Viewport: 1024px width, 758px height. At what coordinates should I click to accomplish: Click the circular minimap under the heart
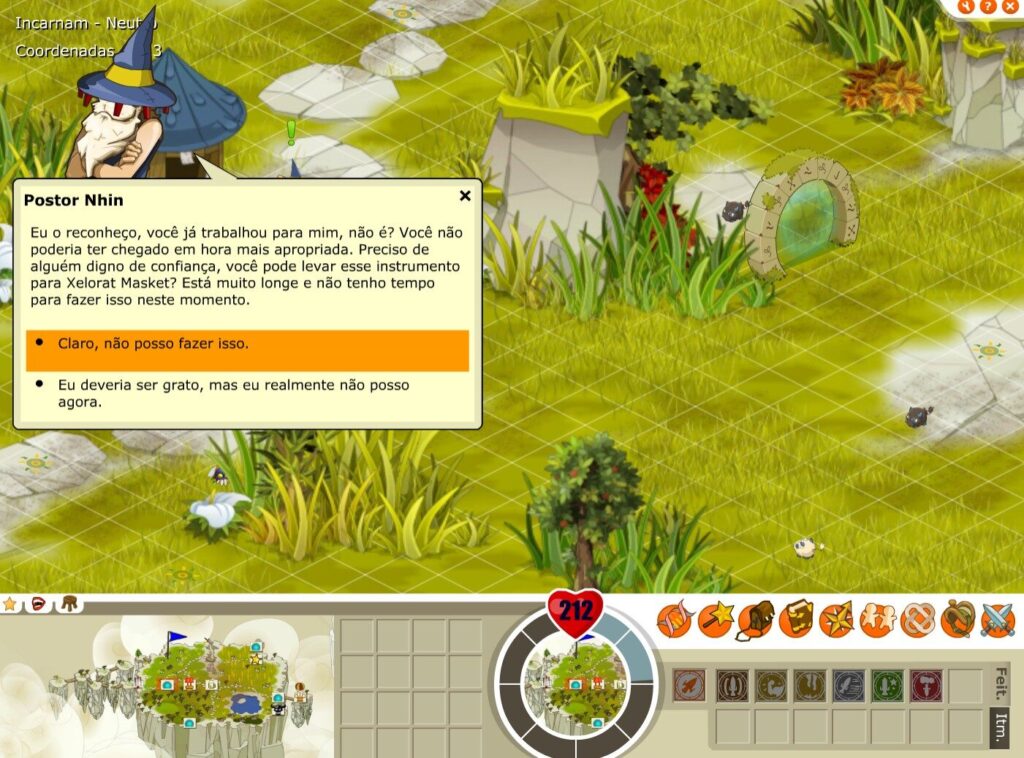pos(576,680)
